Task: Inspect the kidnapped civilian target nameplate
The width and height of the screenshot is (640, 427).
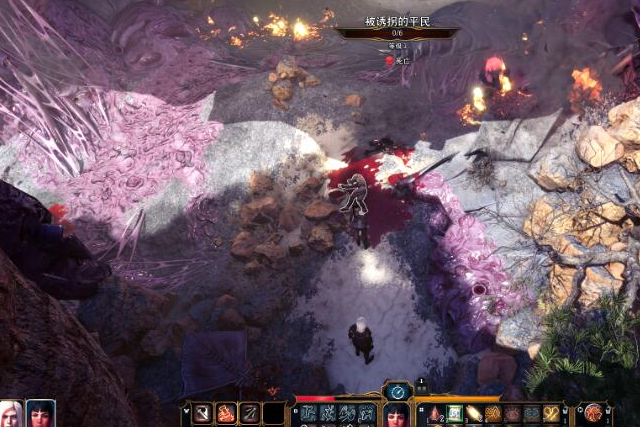Action: [x=397, y=23]
